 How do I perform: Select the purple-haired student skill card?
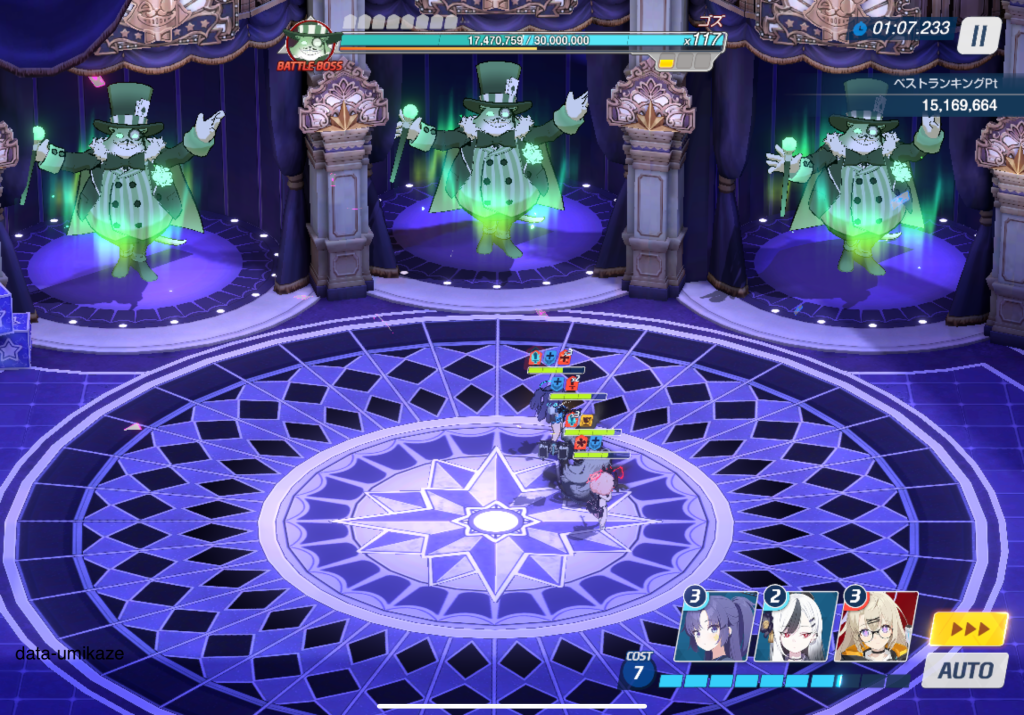click(x=715, y=628)
